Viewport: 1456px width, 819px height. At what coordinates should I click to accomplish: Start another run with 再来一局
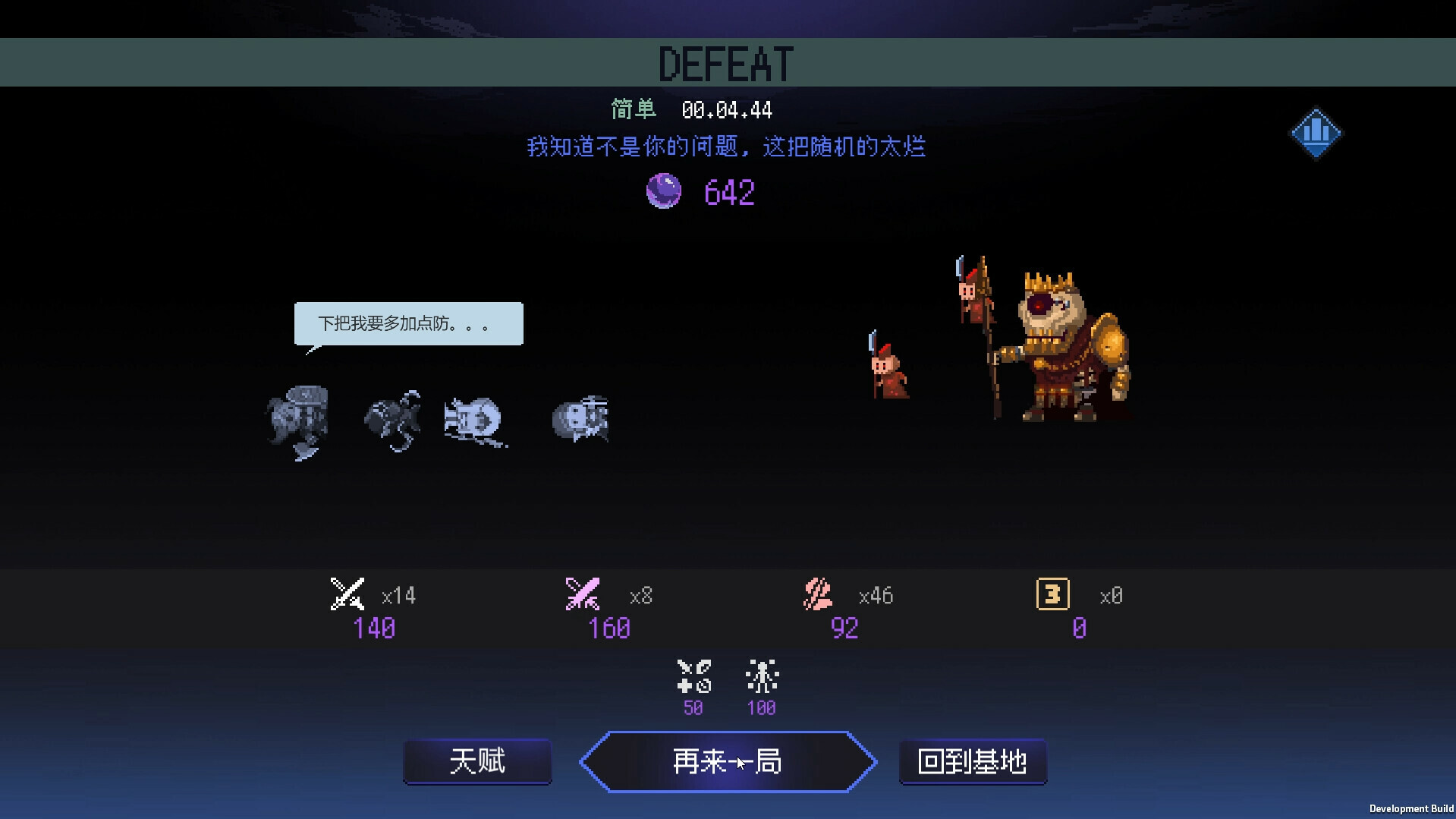point(728,761)
